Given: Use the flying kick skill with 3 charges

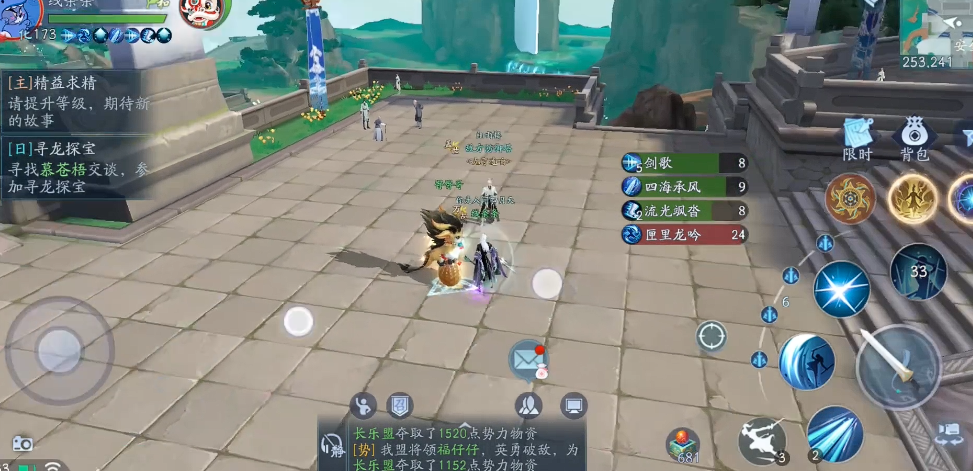Looking at the screenshot, I should pyautogui.click(x=762, y=440).
